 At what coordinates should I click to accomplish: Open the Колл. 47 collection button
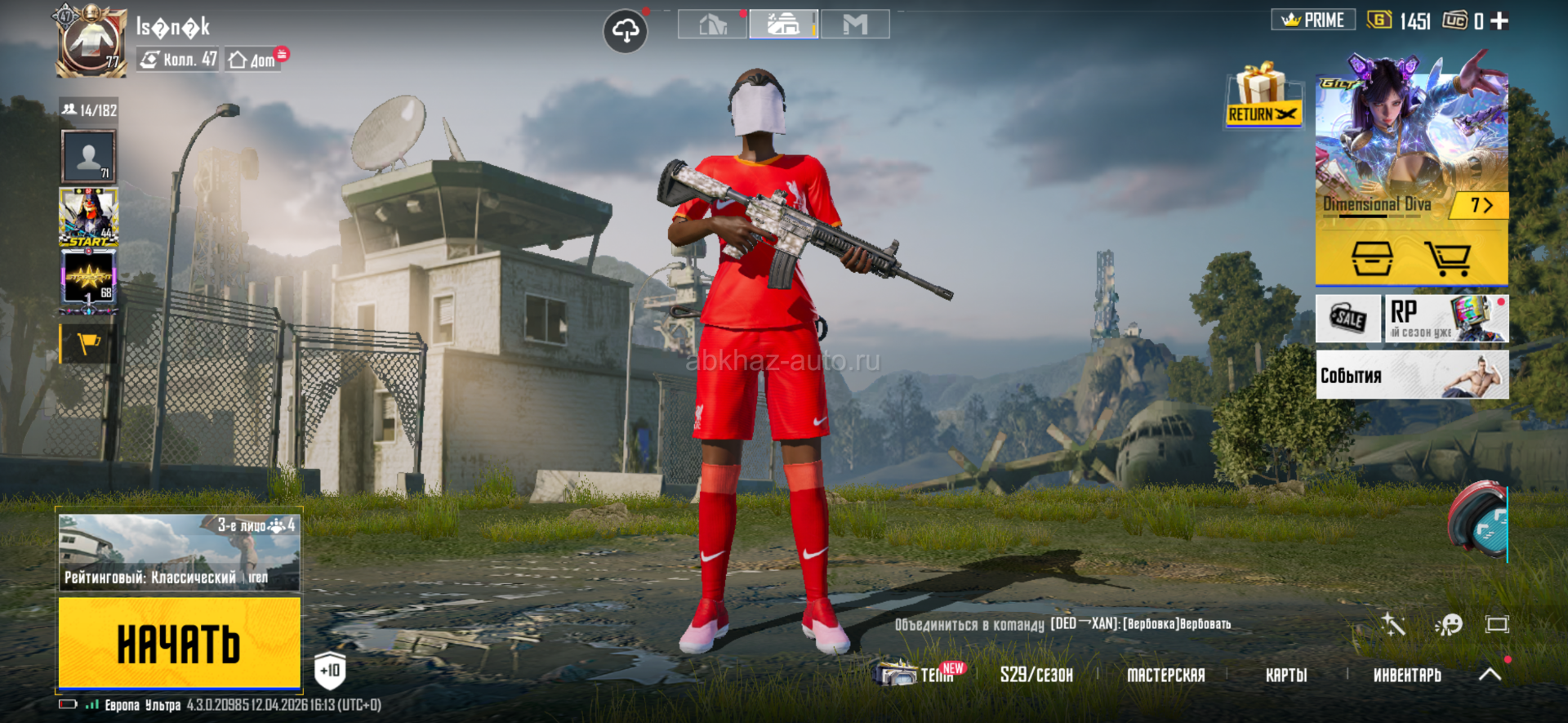click(x=178, y=59)
